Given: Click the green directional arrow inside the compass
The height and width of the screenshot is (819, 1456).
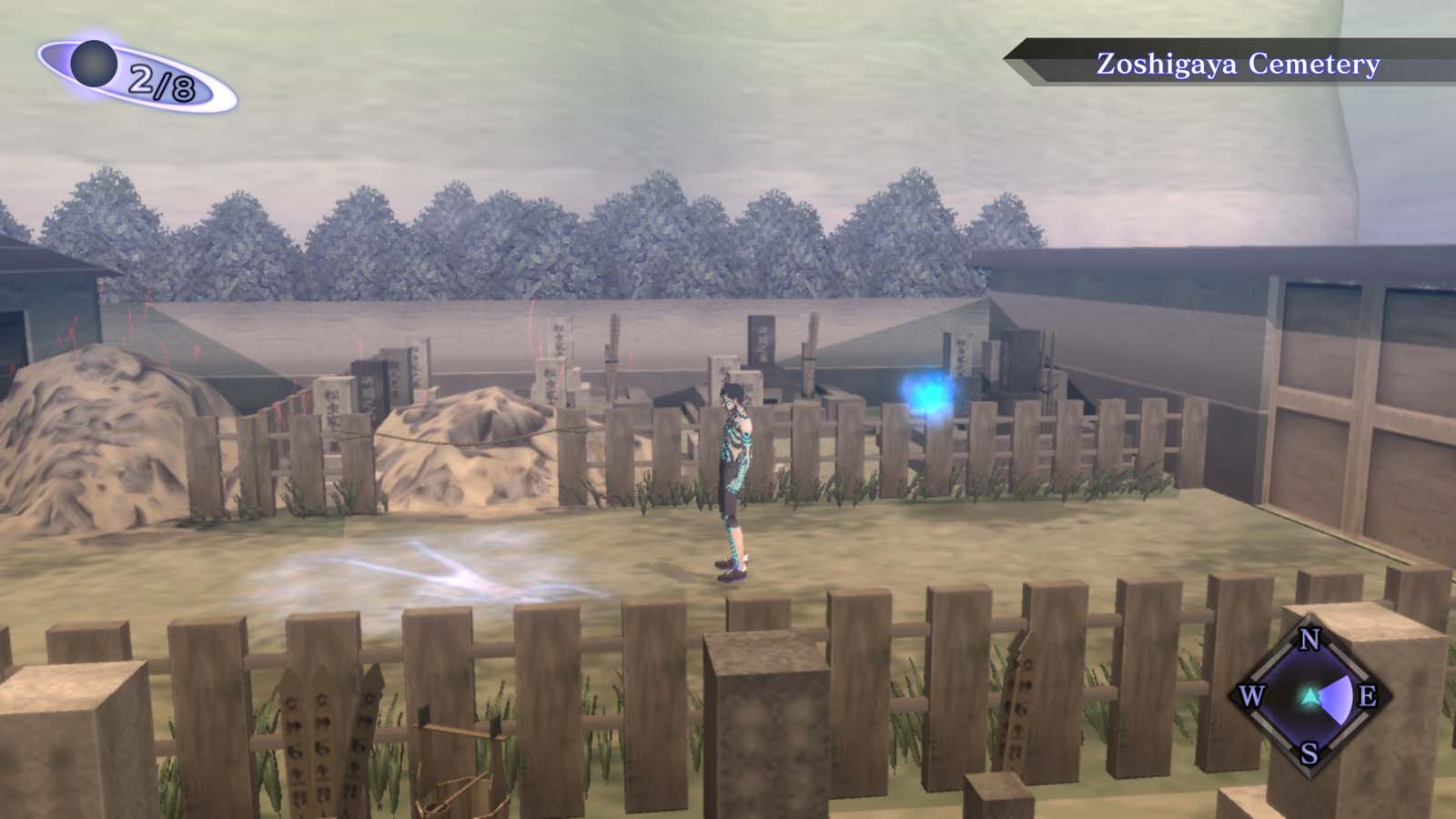Looking at the screenshot, I should point(1308,697).
